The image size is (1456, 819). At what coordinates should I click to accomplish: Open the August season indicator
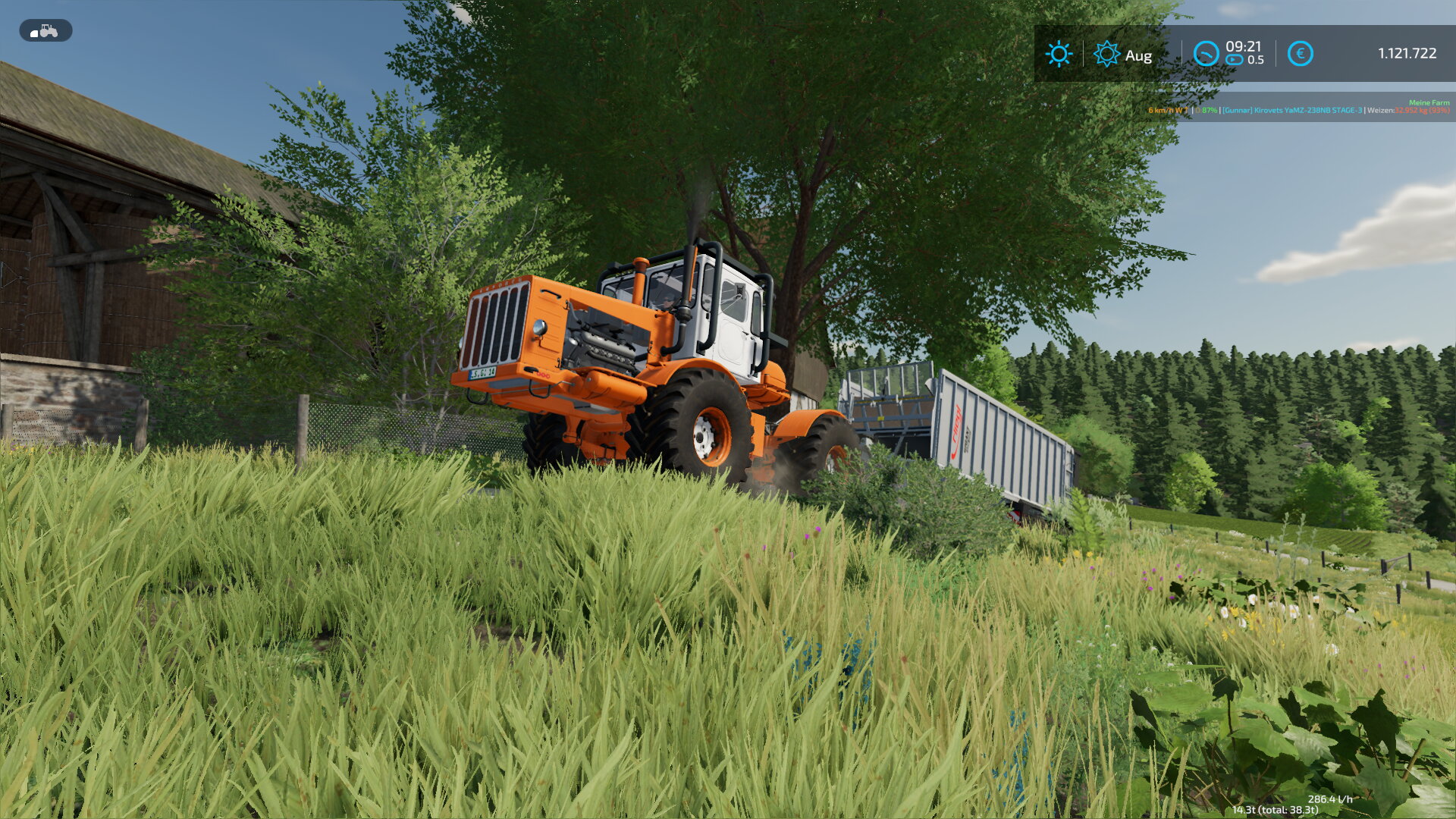(x=1123, y=55)
